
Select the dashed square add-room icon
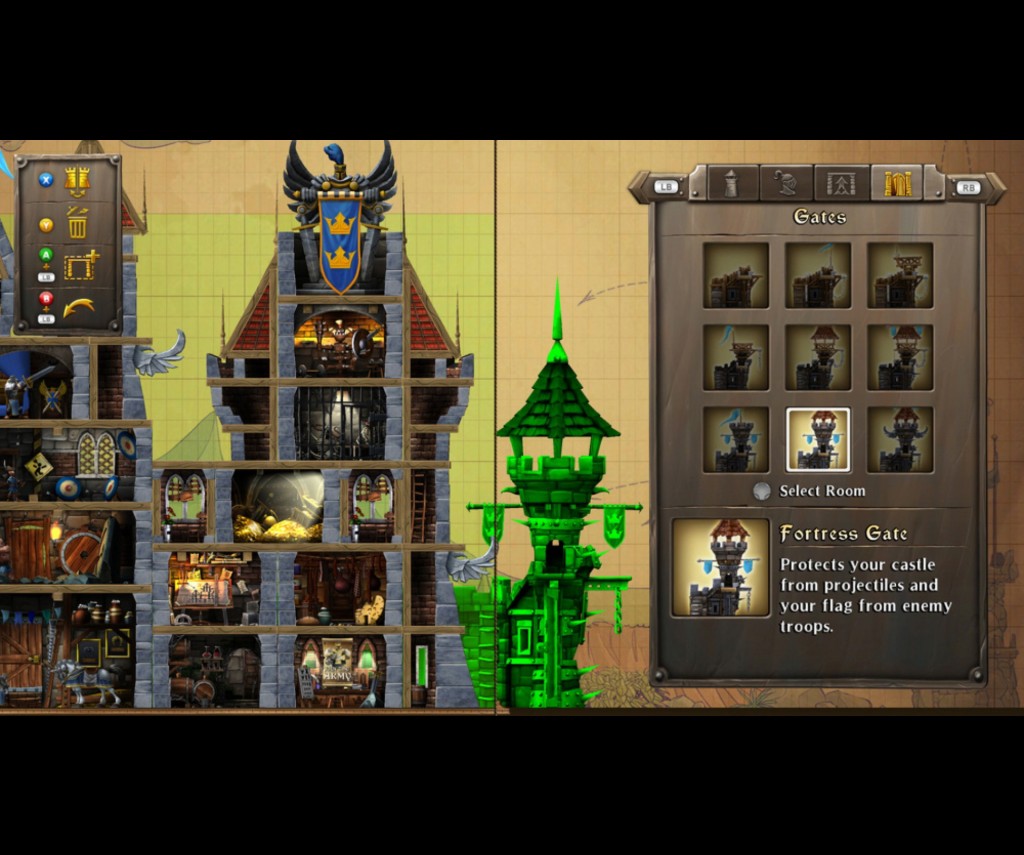tap(80, 265)
